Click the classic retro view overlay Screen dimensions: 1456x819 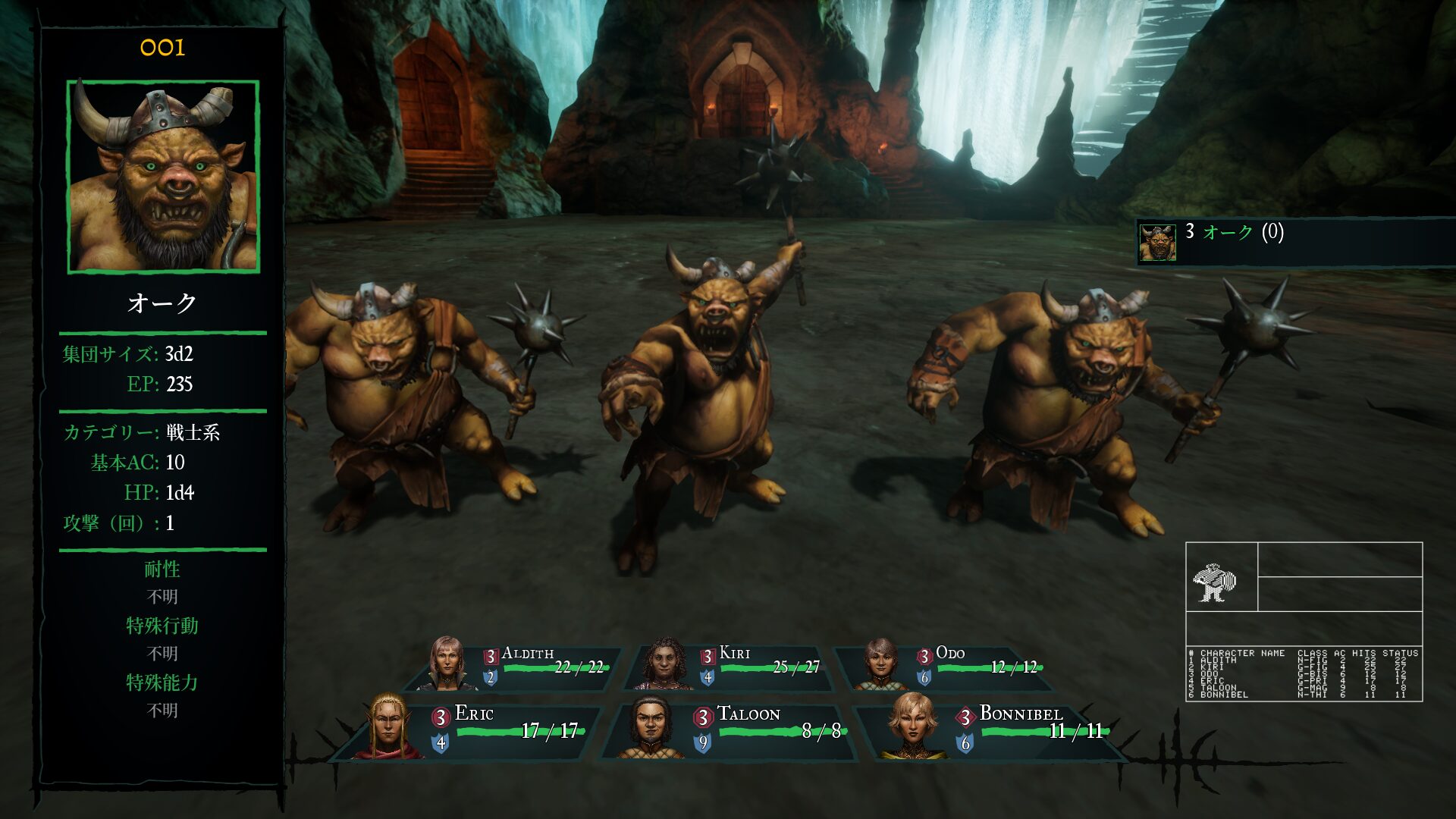pos(1304,621)
